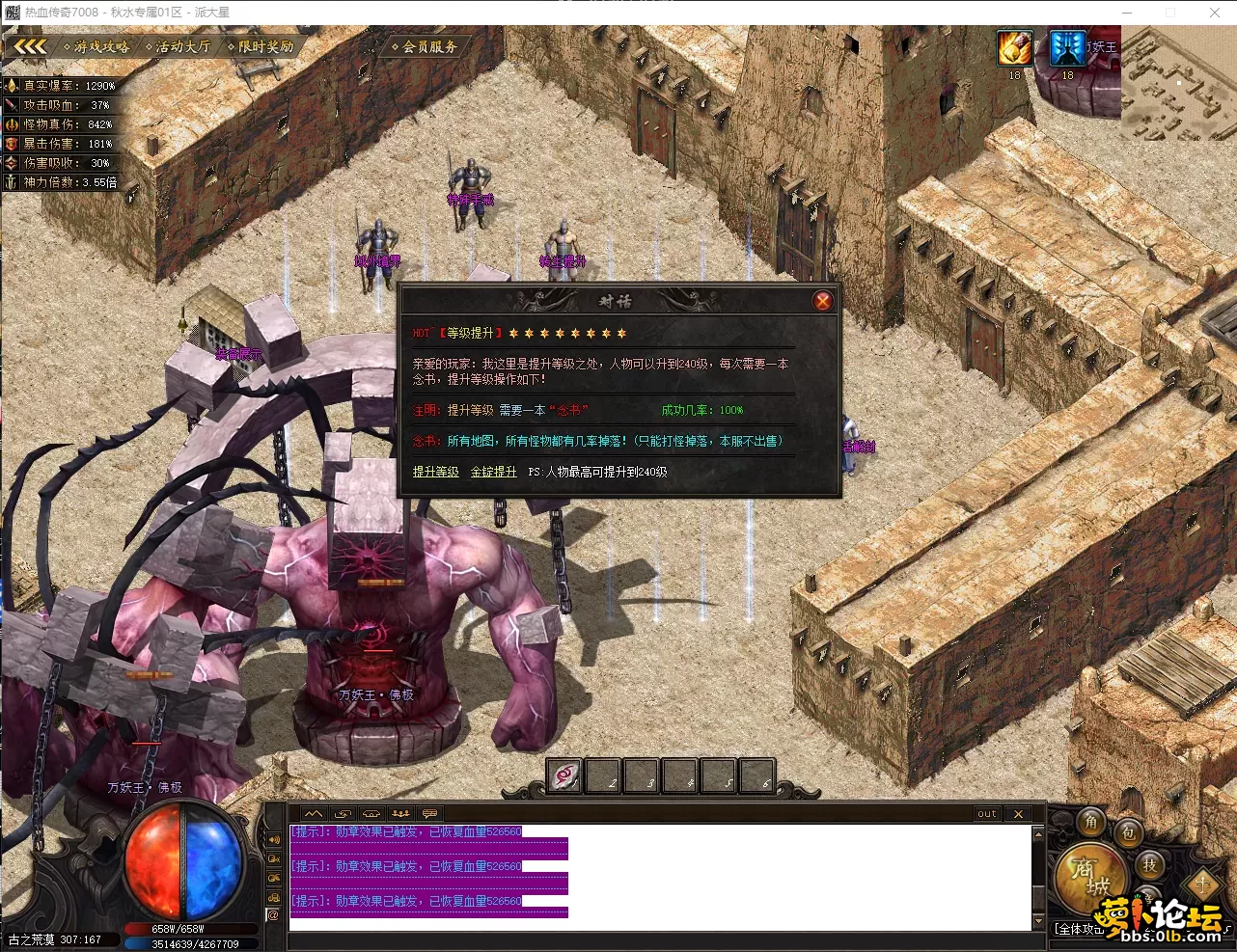Click the blue figure buff icon
1237x952 pixels.
1067,48
